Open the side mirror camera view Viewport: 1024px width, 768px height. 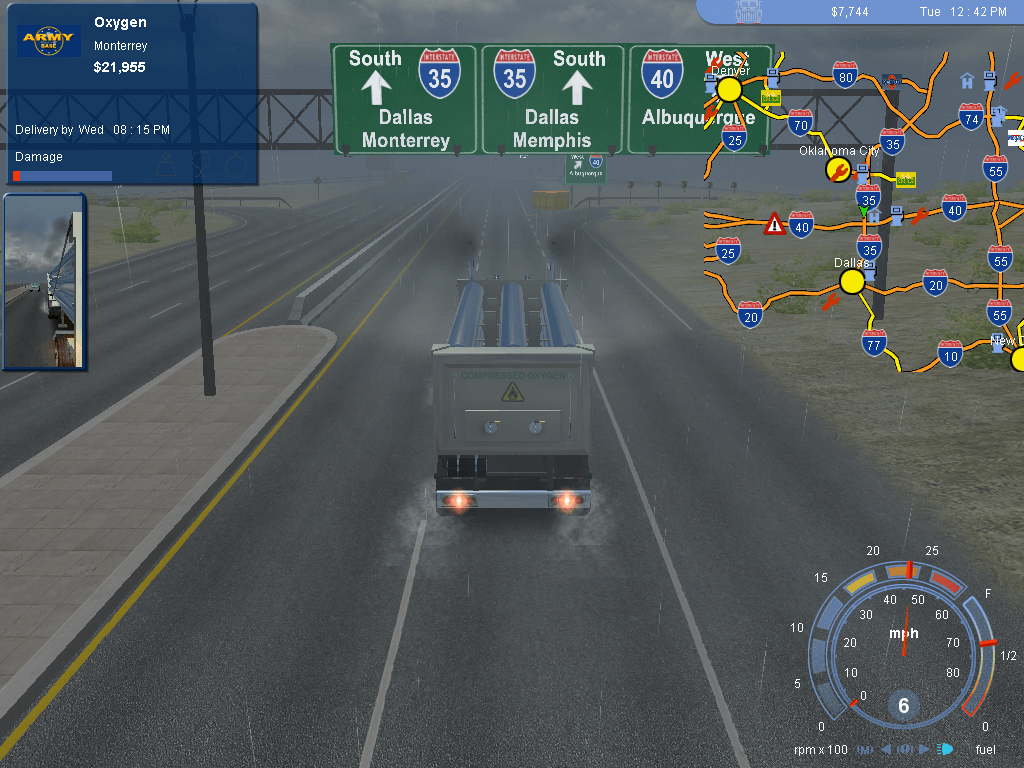[x=45, y=281]
